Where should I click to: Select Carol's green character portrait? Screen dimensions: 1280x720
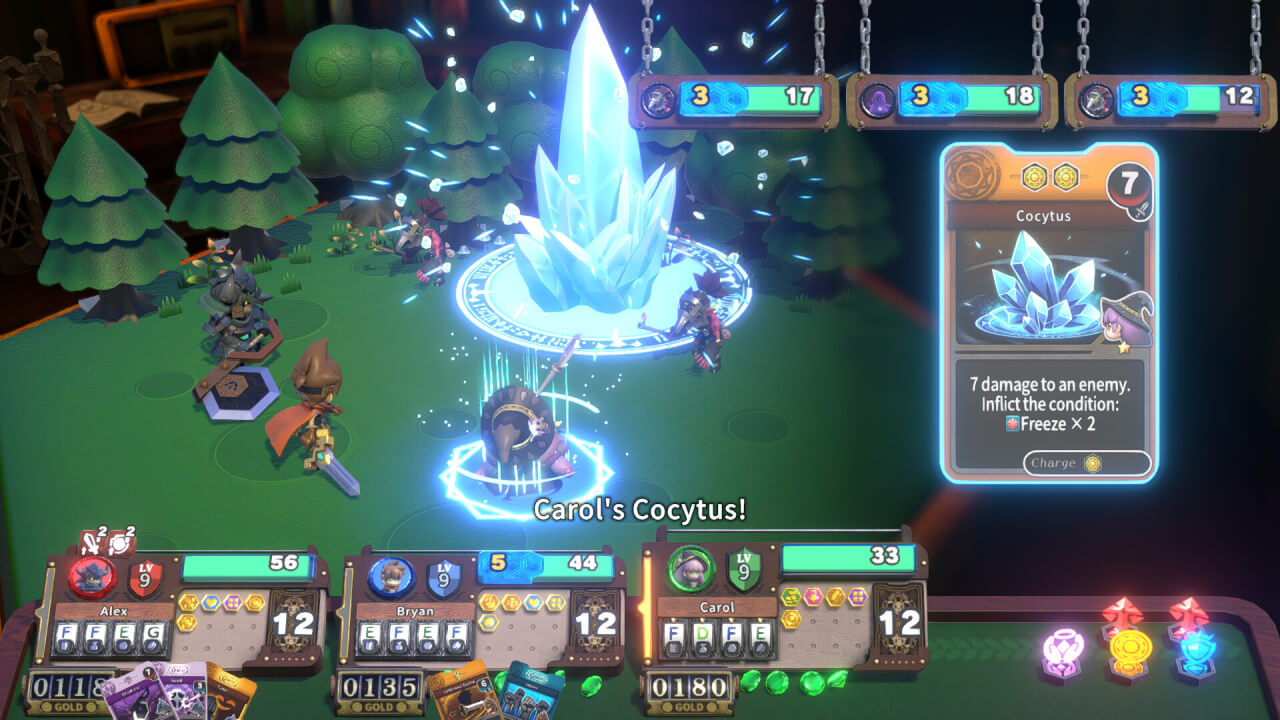click(690, 571)
